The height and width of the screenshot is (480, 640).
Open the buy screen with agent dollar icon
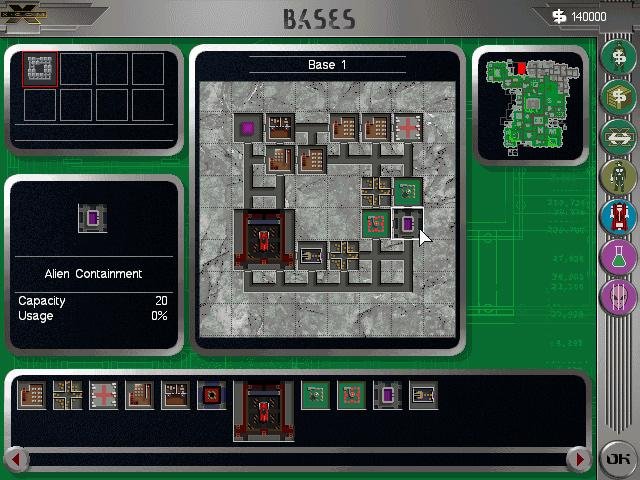point(618,57)
